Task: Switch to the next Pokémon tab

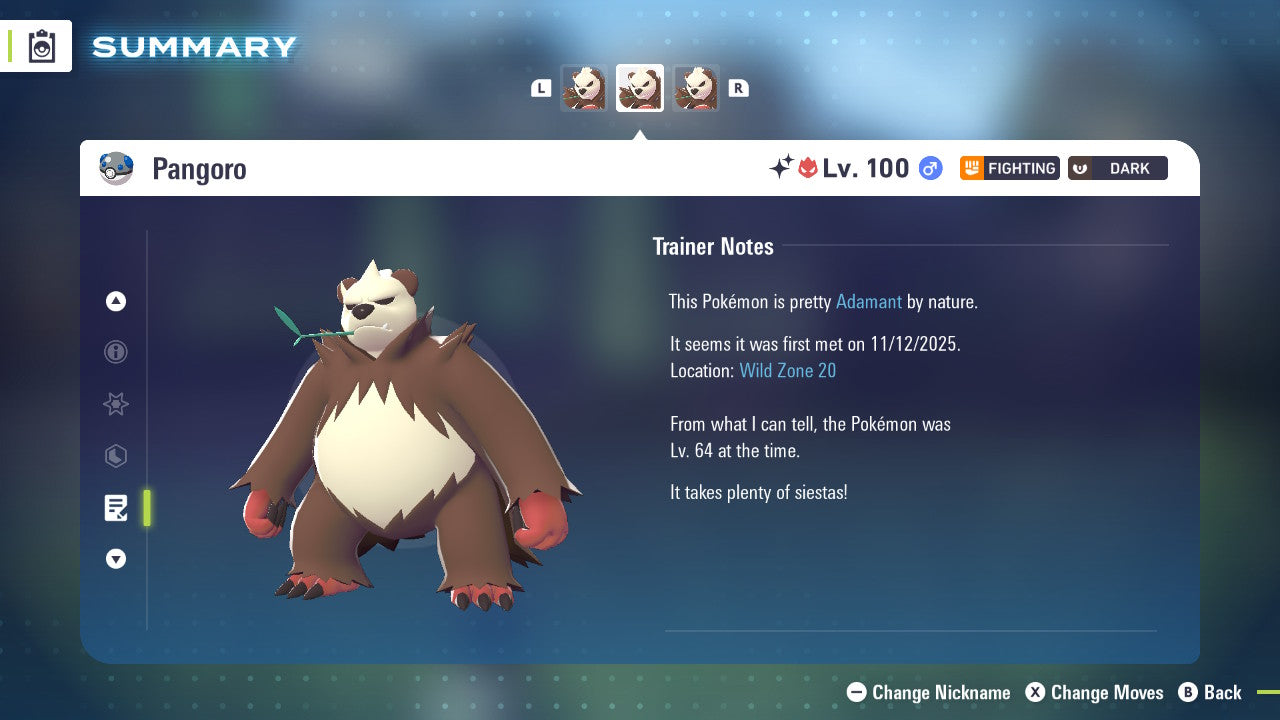Action: 696,88
